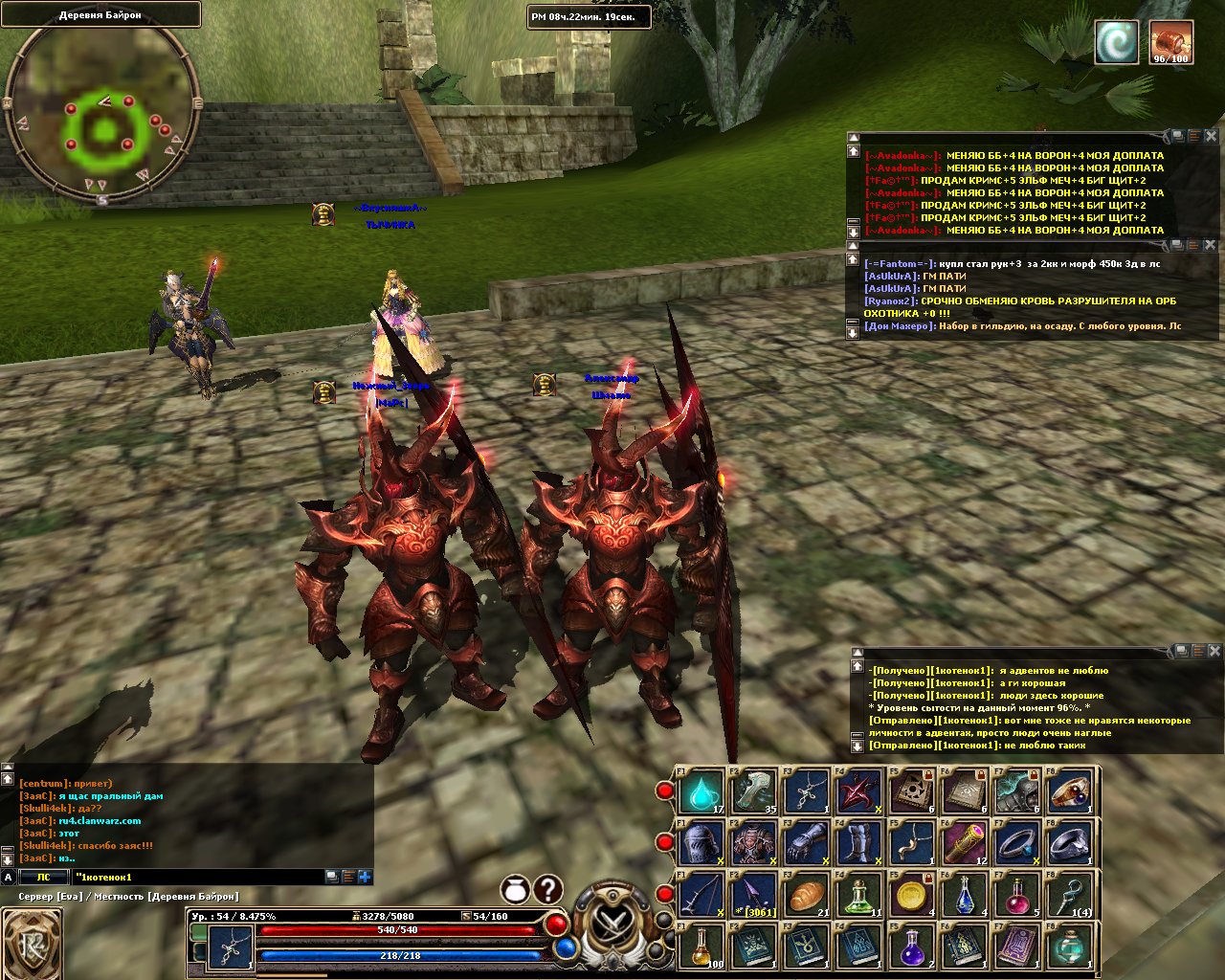1225x980 pixels.
Task: Add a chat window with plus button
Action: point(365,877)
